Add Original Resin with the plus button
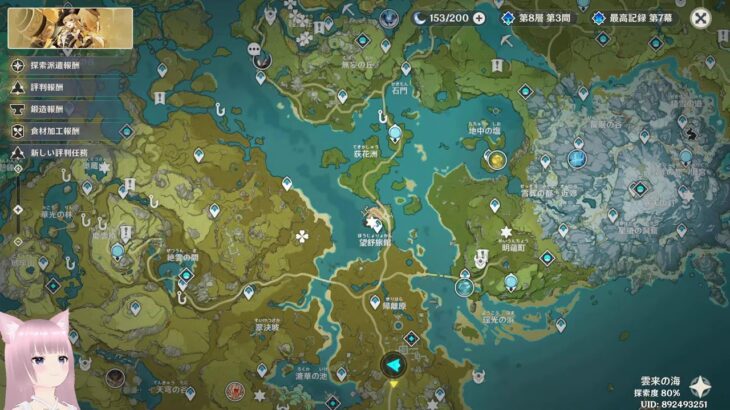 [479, 18]
